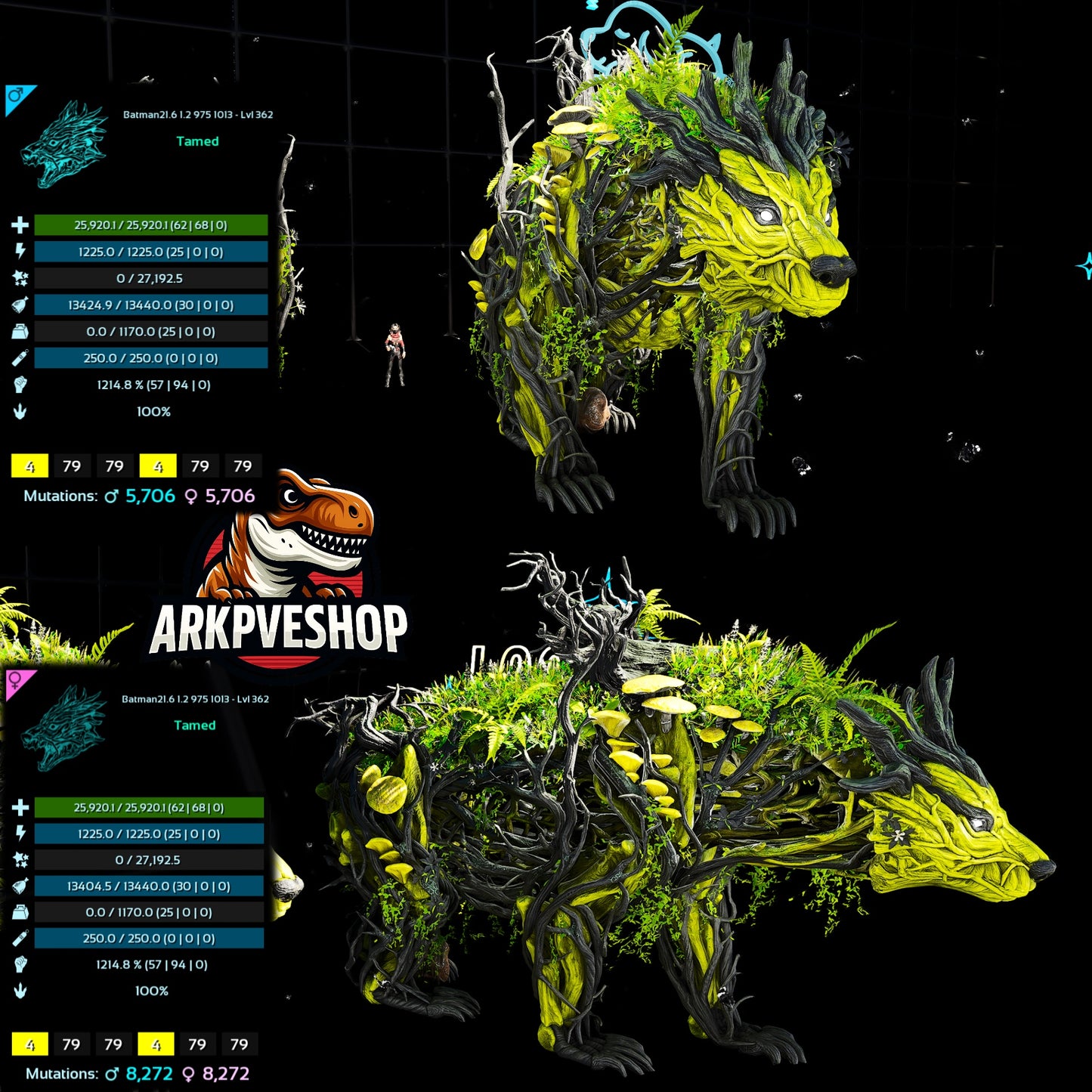Toggle the highlighted yellow 4 stat box
The image size is (1092, 1092).
30,467
